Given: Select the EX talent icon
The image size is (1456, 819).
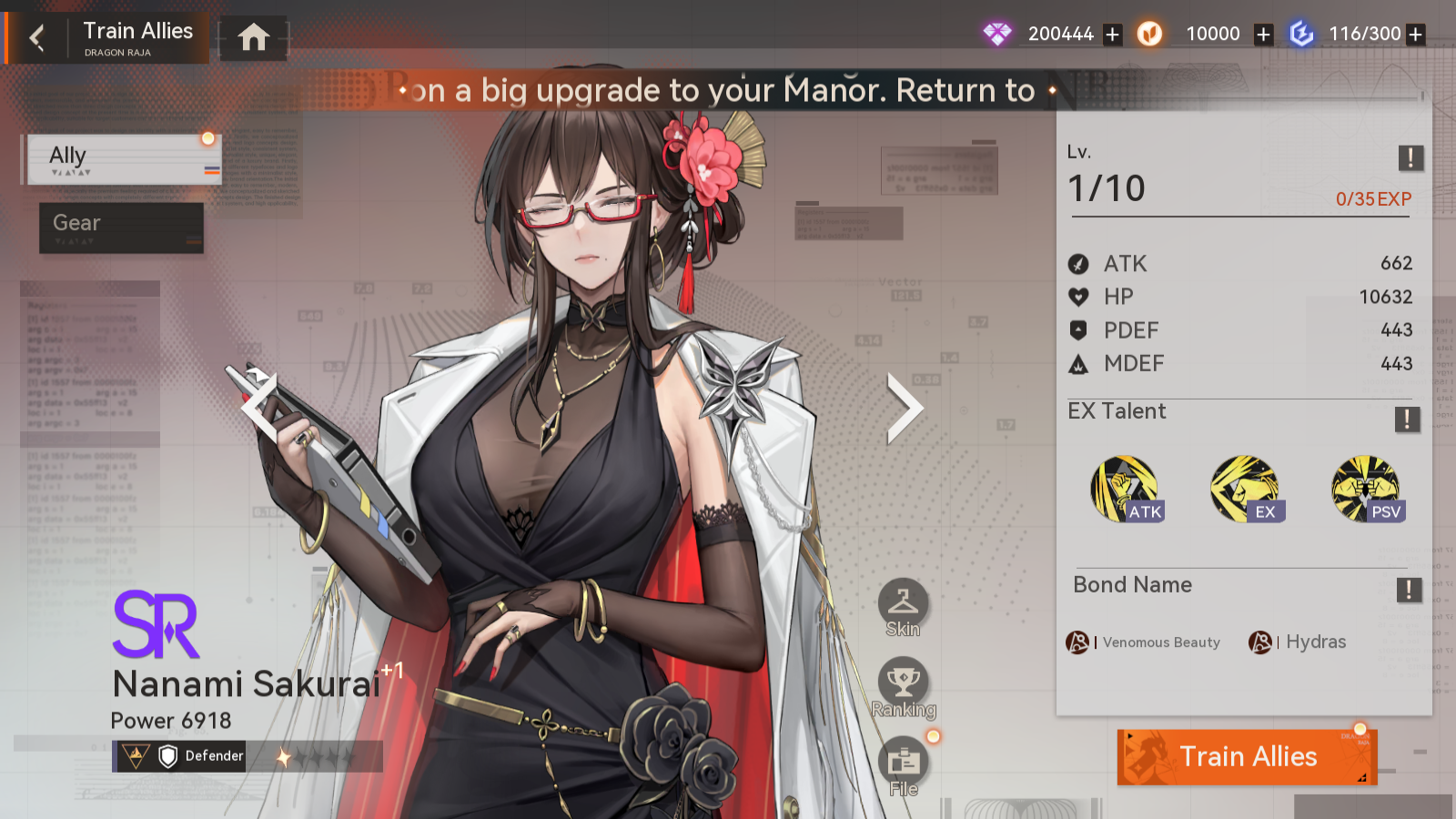Looking at the screenshot, I should click(1246, 490).
